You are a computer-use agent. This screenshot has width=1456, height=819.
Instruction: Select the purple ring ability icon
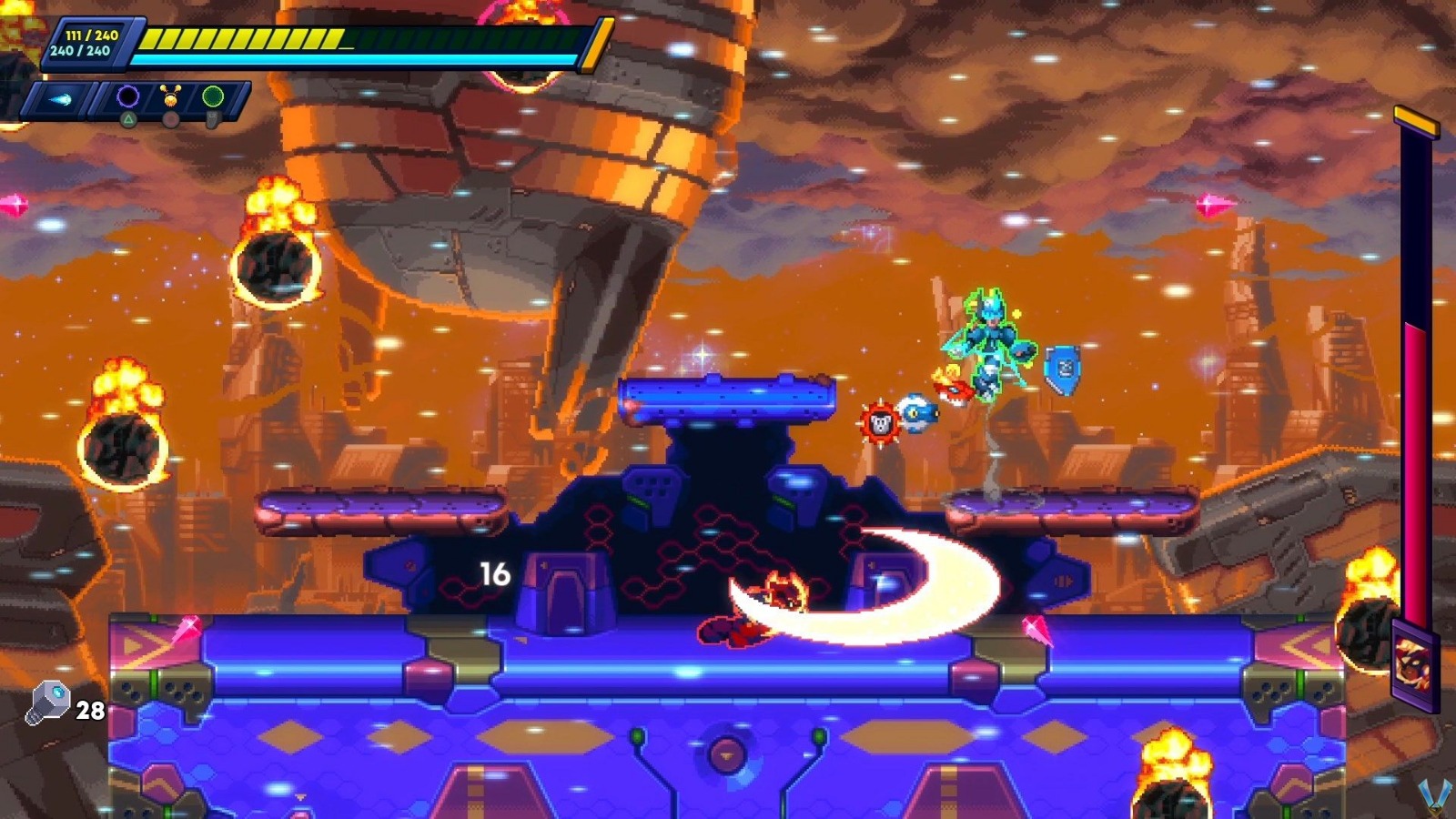pyautogui.click(x=127, y=96)
